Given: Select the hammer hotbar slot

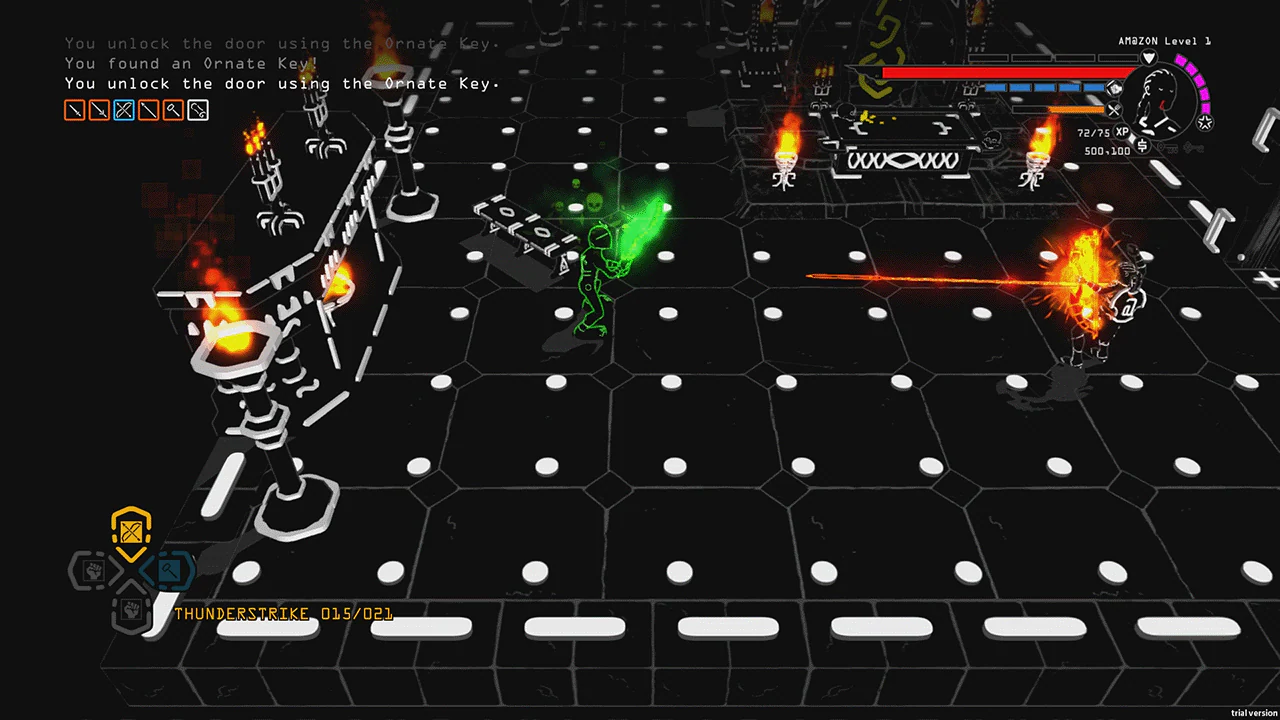Looking at the screenshot, I should coord(173,110).
